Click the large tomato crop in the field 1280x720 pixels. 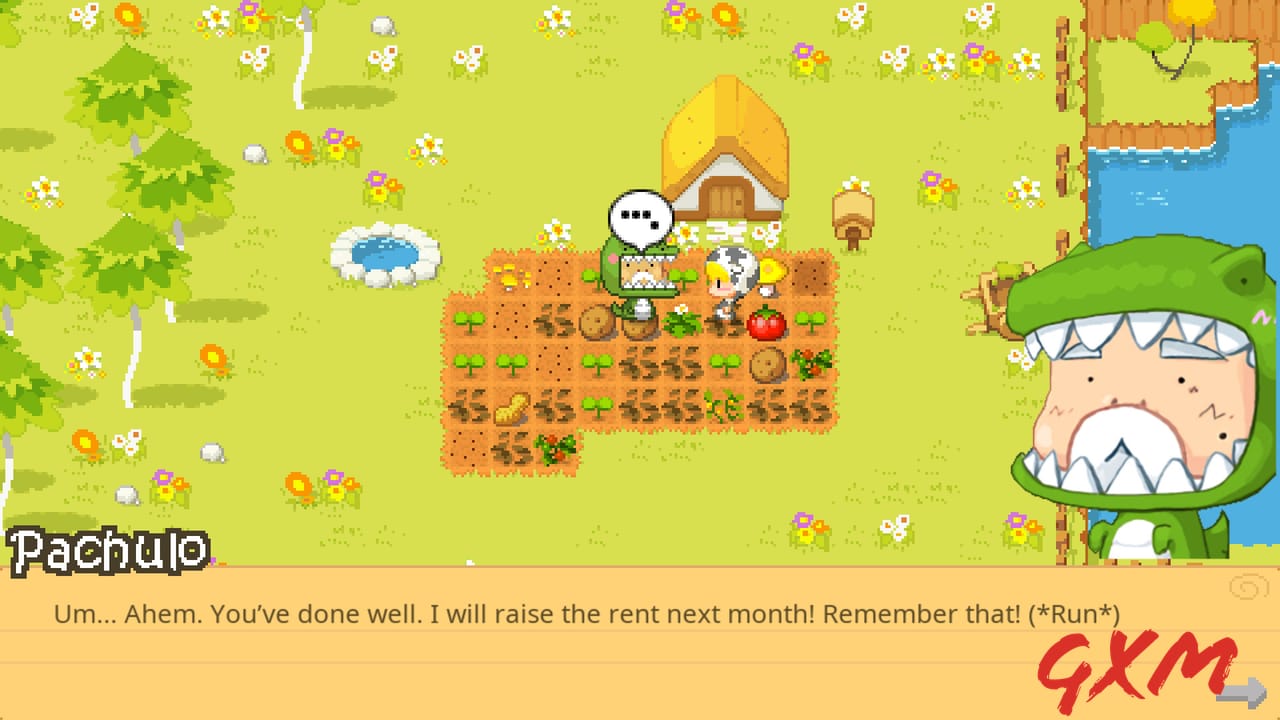[767, 323]
